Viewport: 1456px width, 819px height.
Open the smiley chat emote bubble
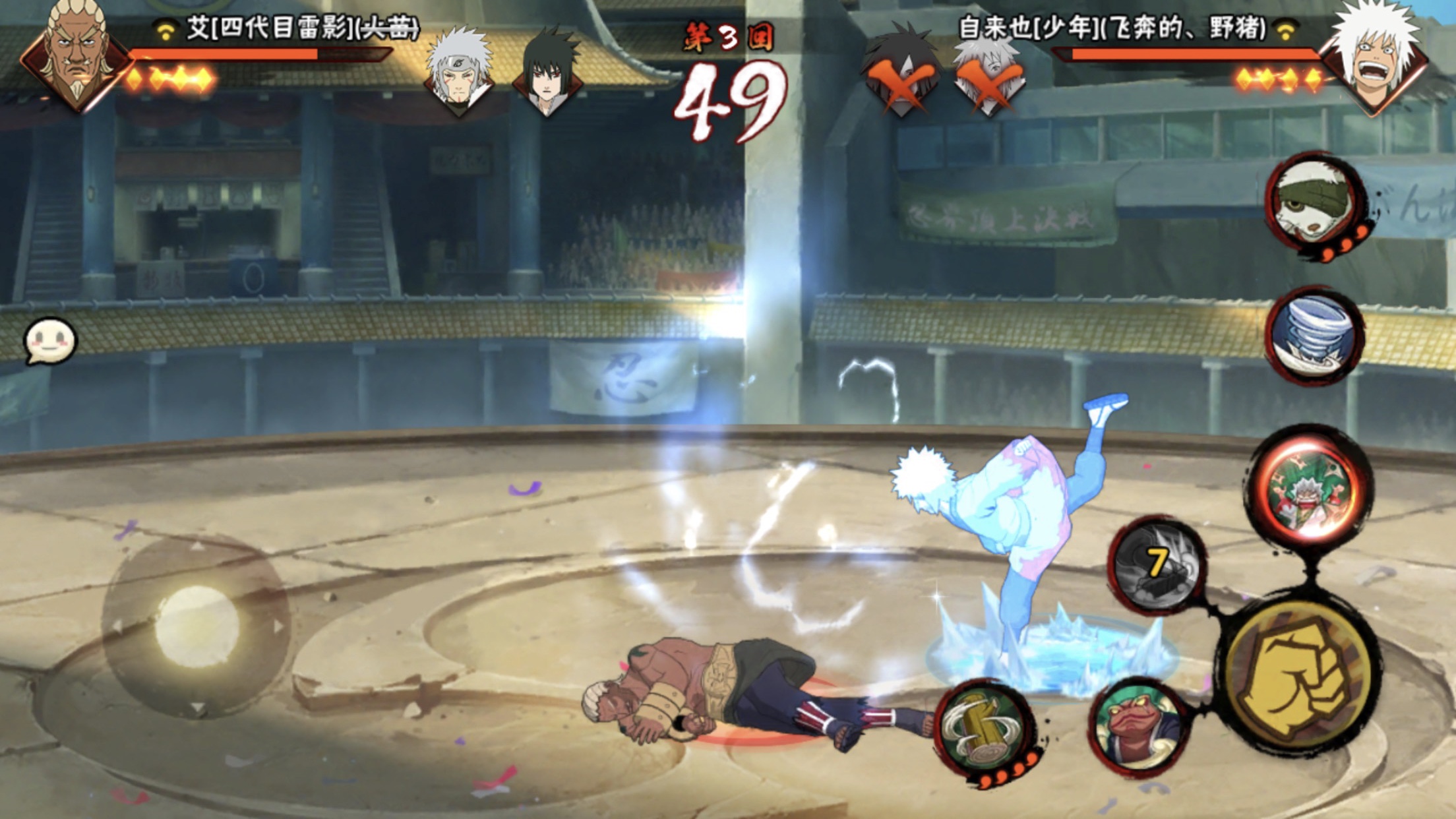tap(49, 342)
